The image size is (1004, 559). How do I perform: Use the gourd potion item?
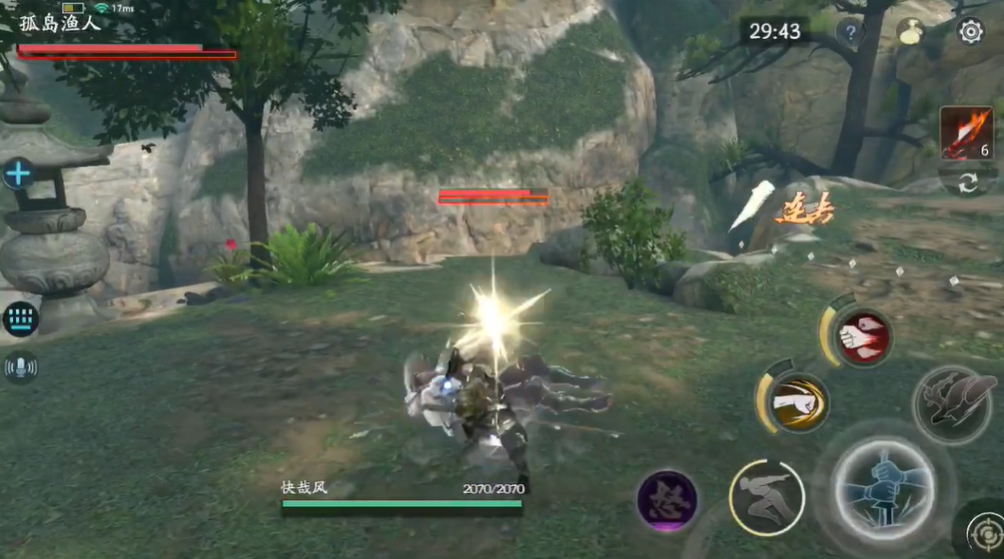(911, 32)
